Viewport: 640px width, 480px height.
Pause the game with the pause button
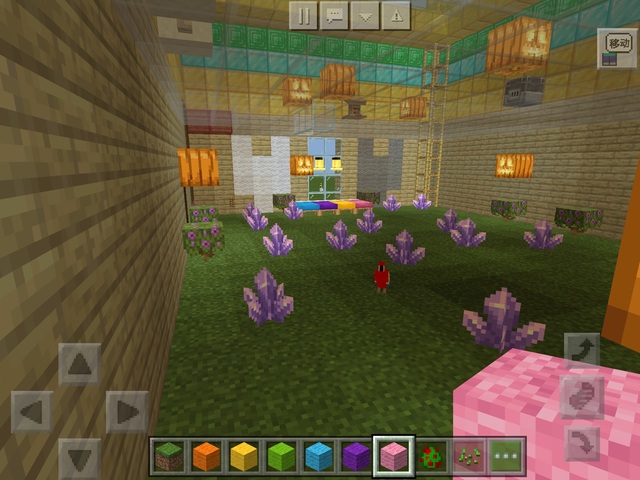click(x=304, y=15)
